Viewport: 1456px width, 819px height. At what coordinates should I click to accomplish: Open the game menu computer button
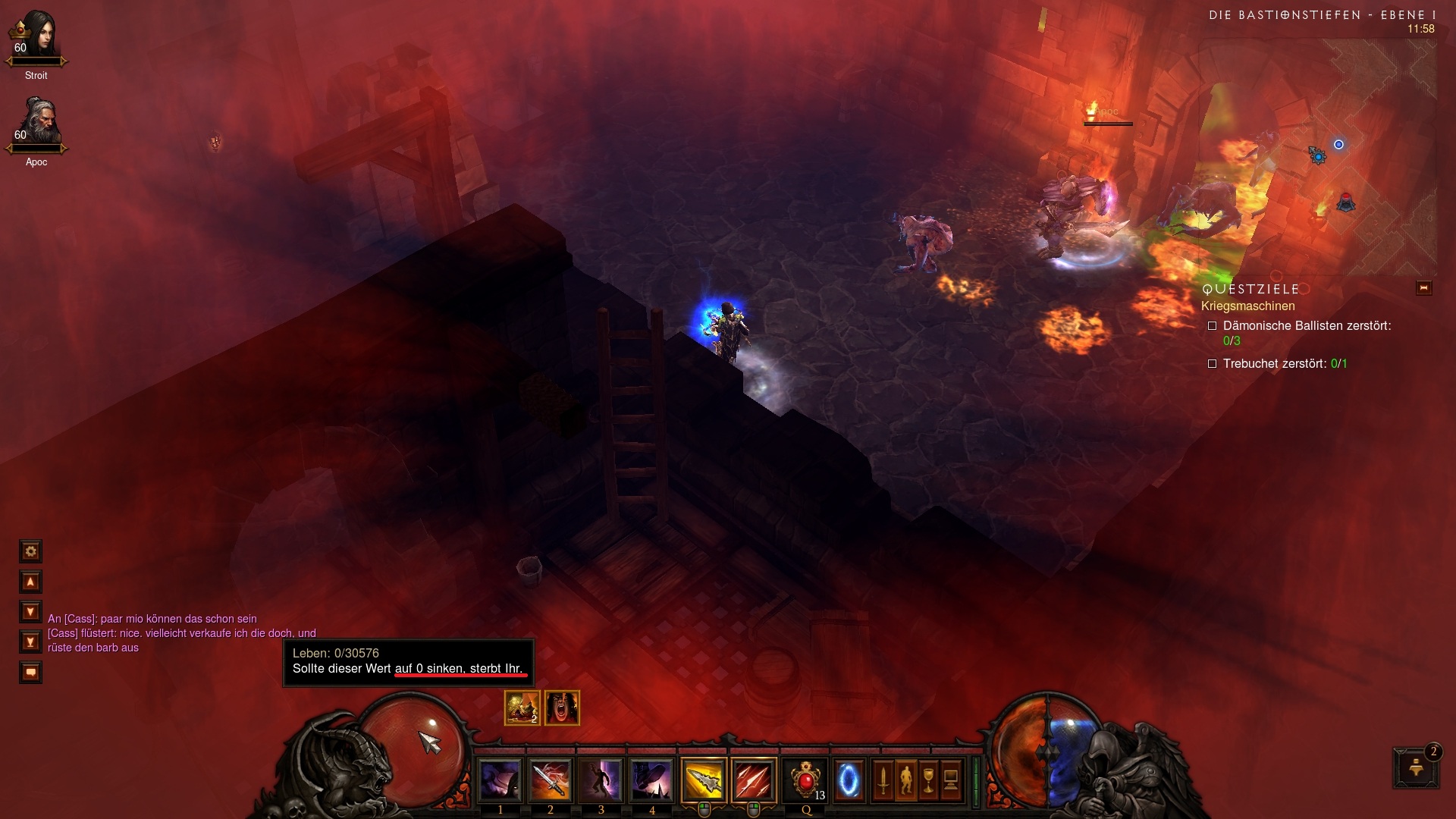(x=951, y=780)
